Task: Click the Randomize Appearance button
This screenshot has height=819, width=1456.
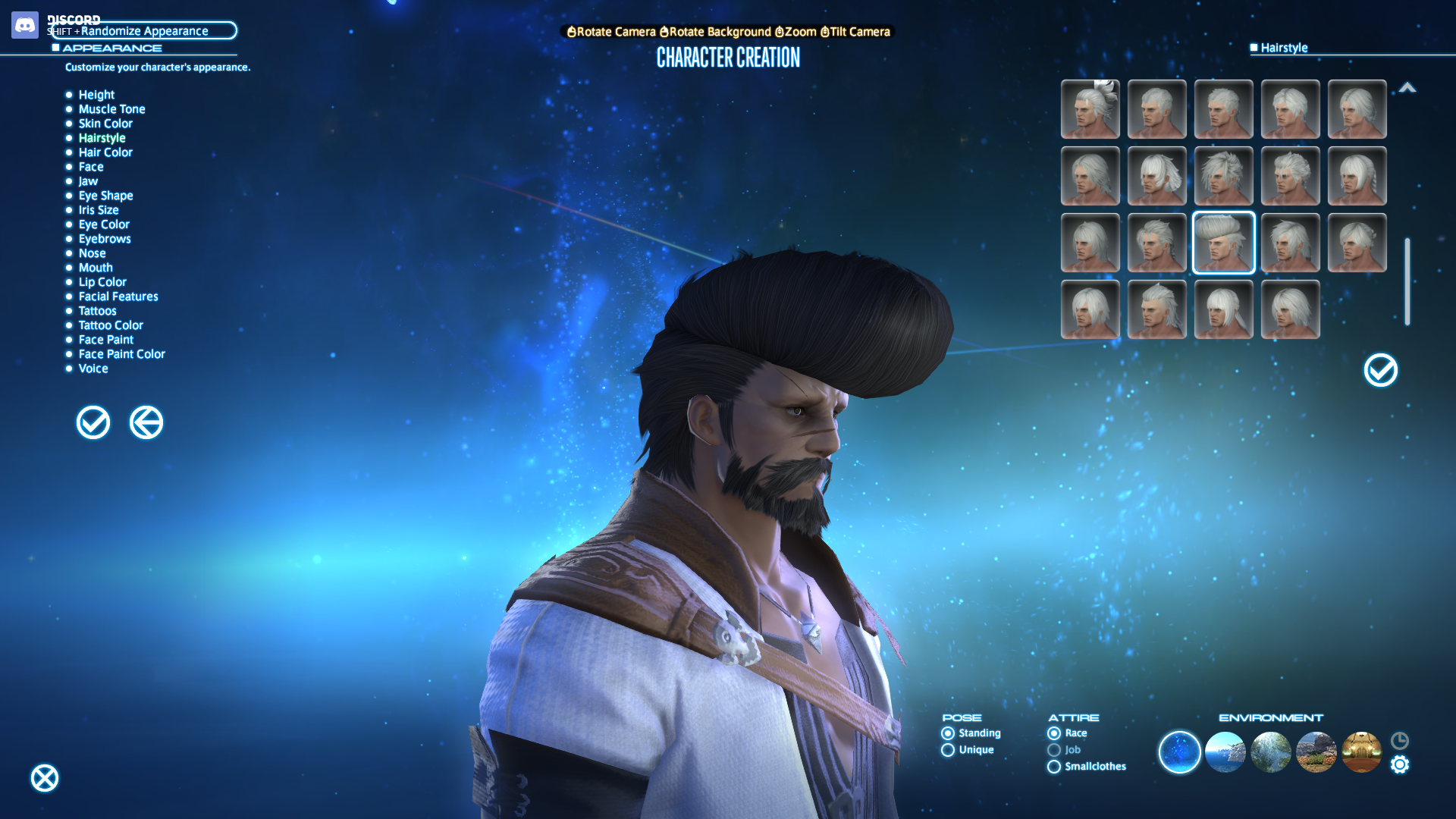Action: tap(144, 31)
